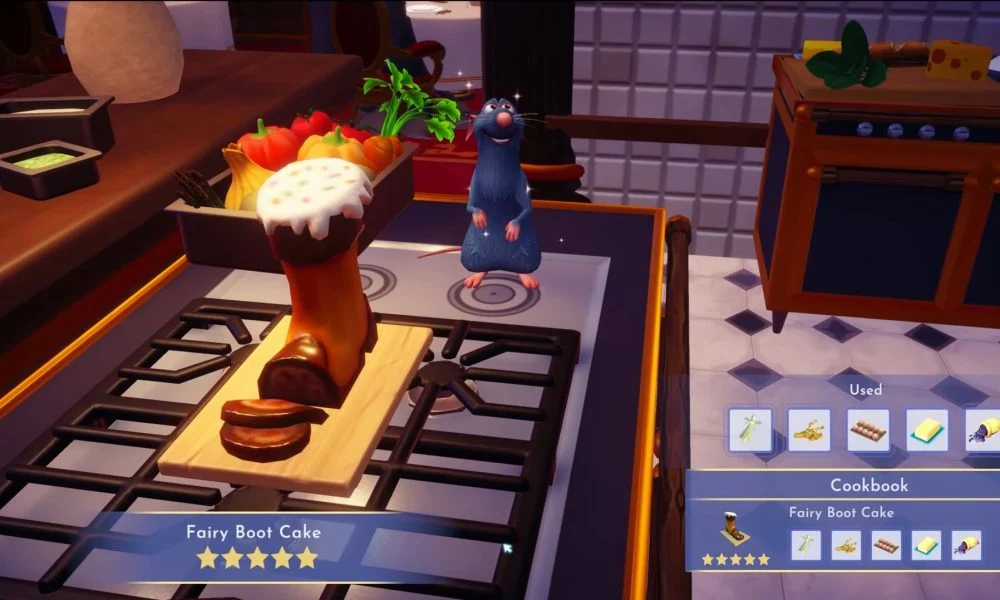Screen dimensions: 1000x600
Task: Select the golden root slot under Used
Action: (x=809, y=430)
